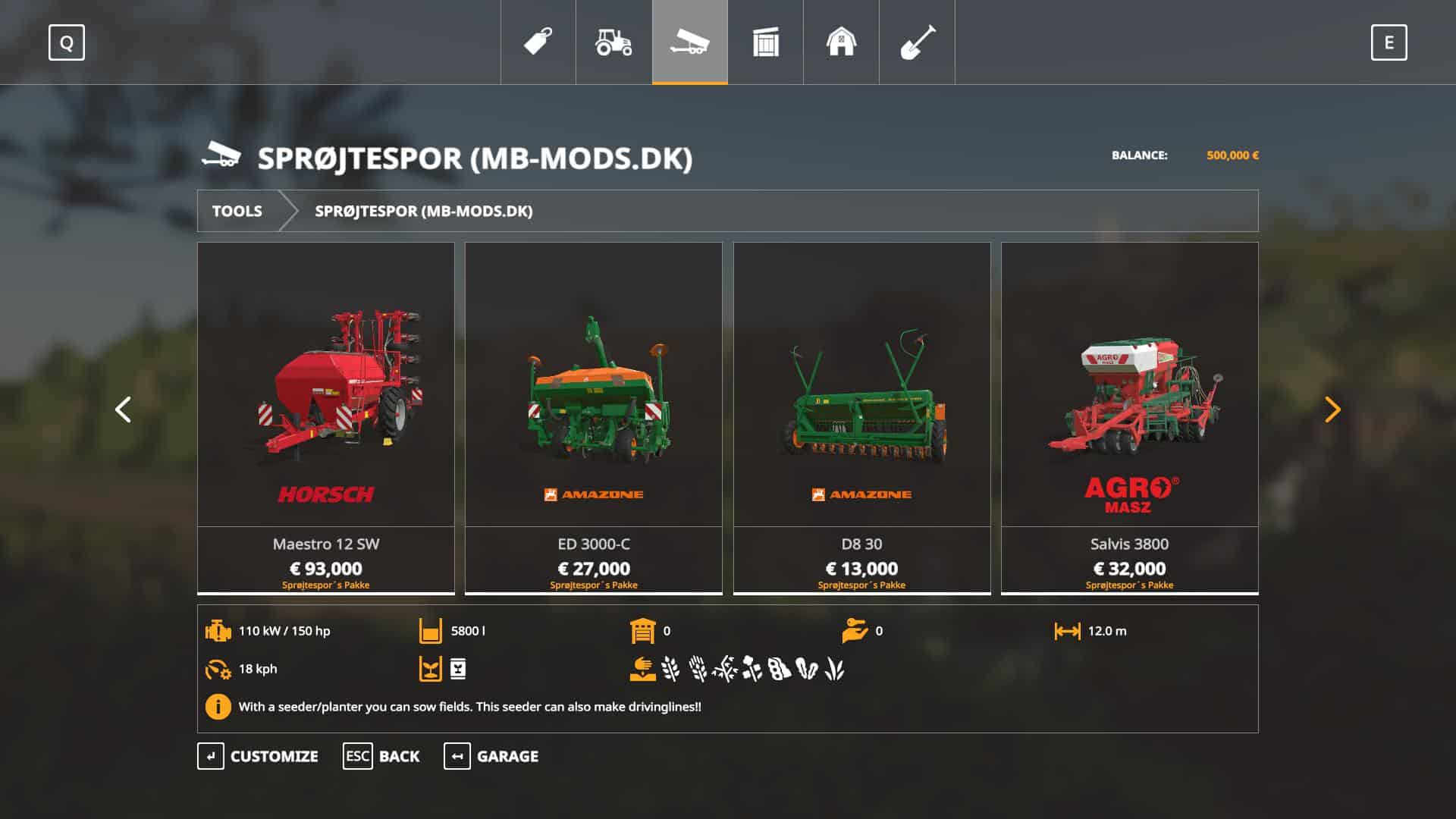The height and width of the screenshot is (819, 1456).
Task: Open the price tag sales tab
Action: (x=538, y=42)
